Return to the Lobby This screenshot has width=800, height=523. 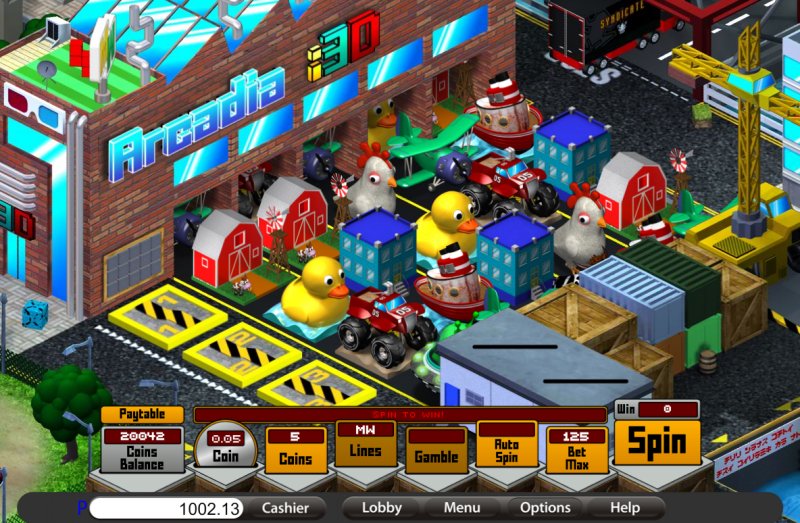(382, 508)
